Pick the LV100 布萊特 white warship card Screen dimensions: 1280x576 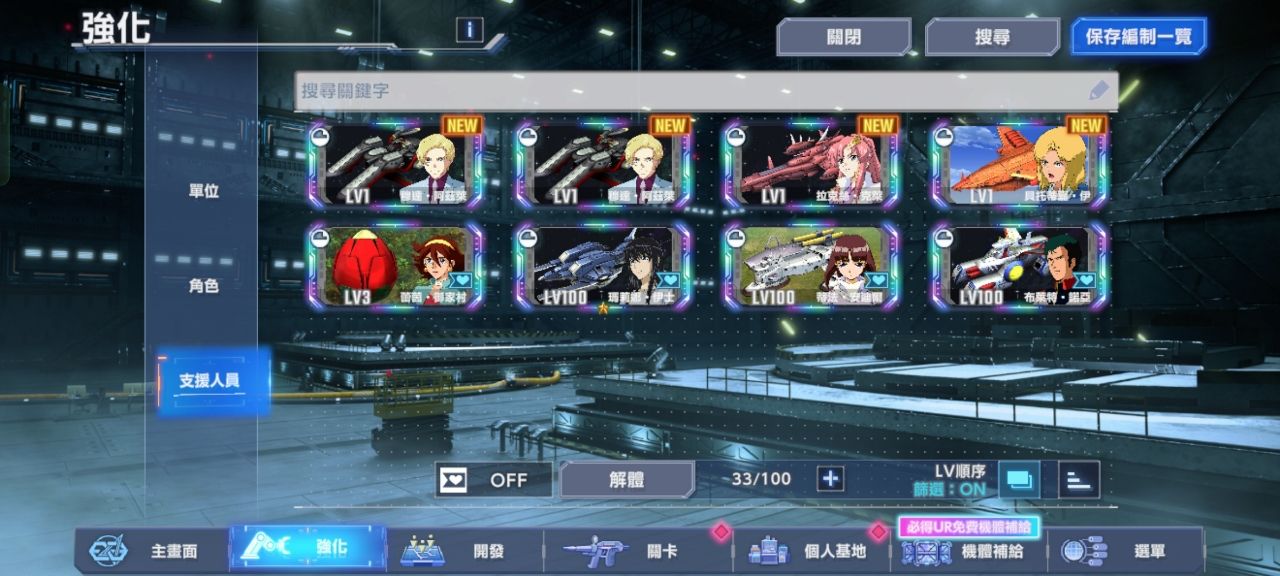pyautogui.click(x=1019, y=266)
